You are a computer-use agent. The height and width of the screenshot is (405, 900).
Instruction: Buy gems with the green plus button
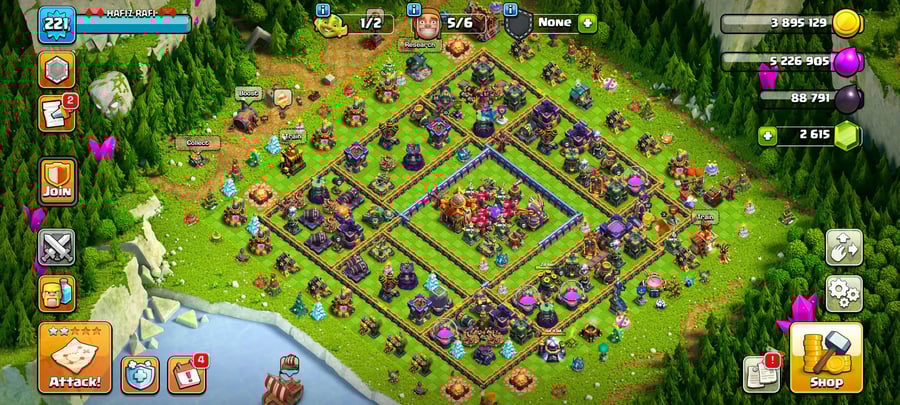coord(768,135)
